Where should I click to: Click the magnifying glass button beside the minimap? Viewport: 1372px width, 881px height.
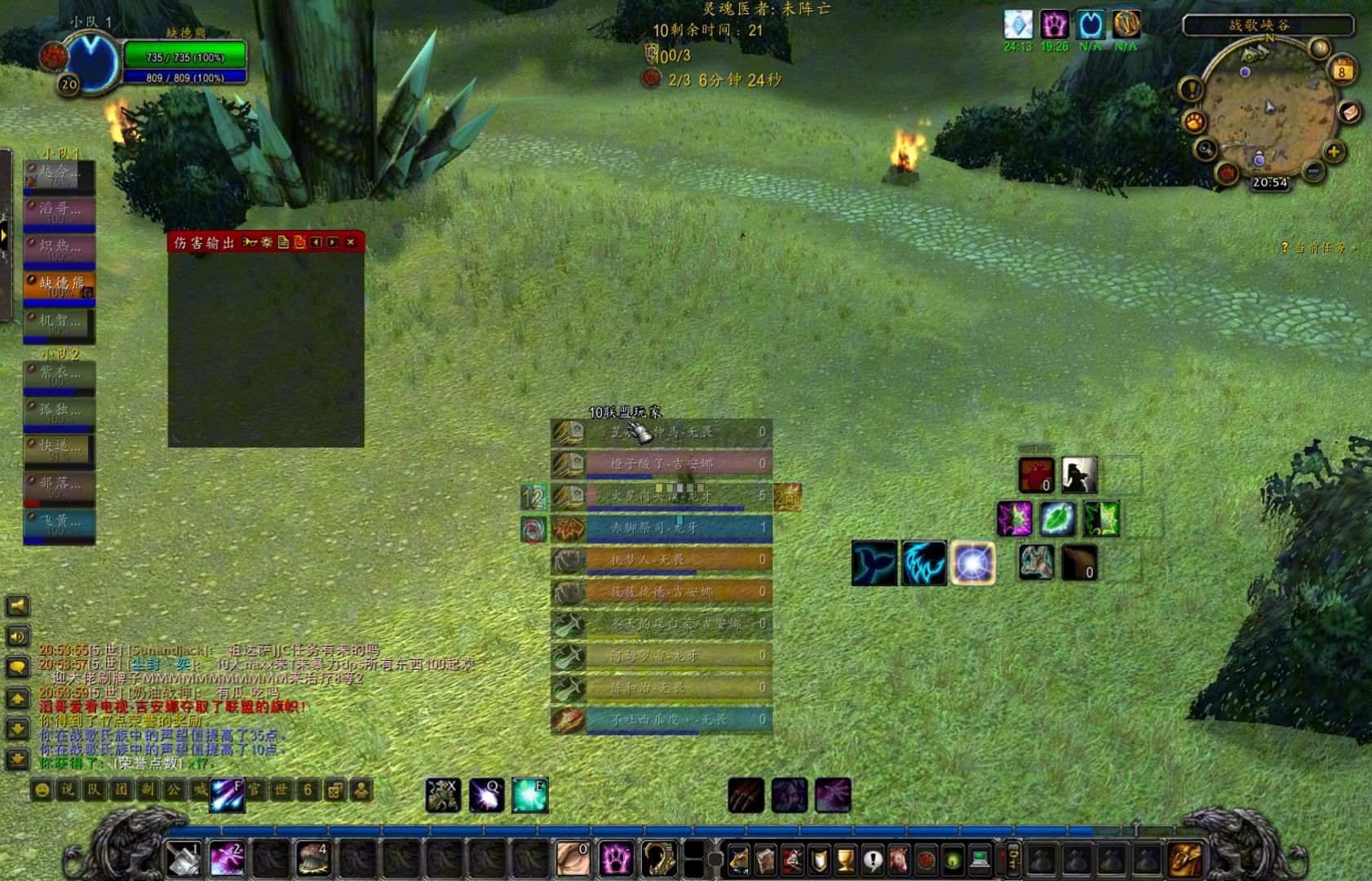tap(1206, 149)
